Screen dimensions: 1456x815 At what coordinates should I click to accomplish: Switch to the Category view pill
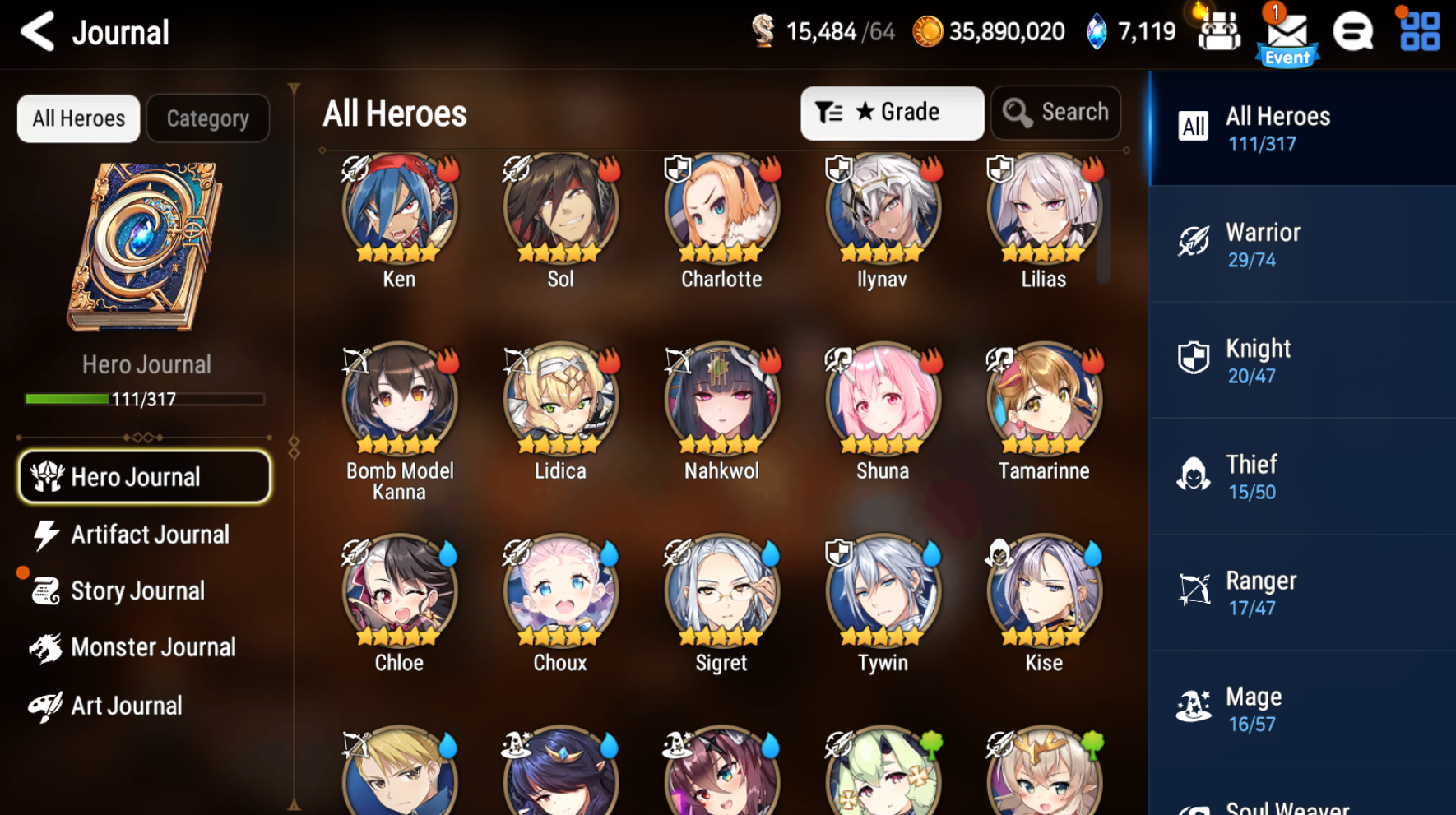click(x=207, y=118)
